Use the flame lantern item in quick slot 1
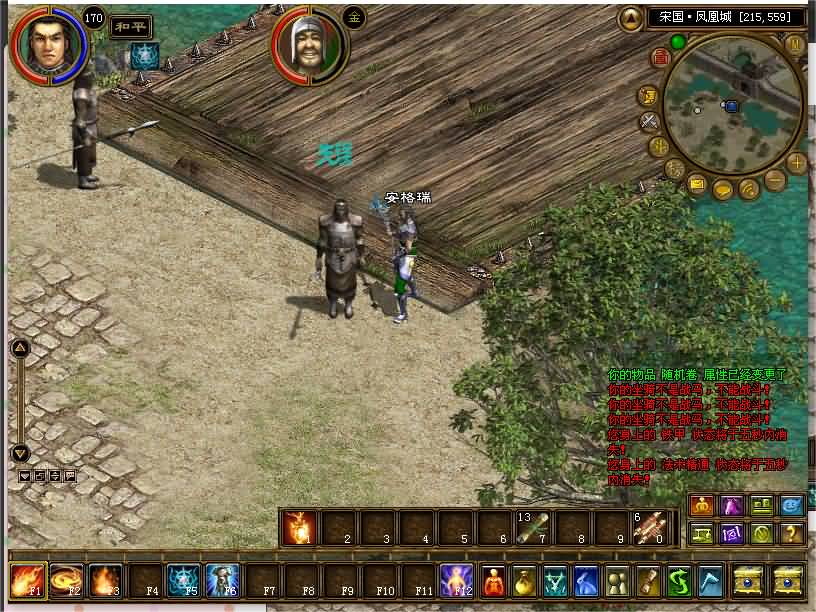Screen dimensions: 816x612 298,527
